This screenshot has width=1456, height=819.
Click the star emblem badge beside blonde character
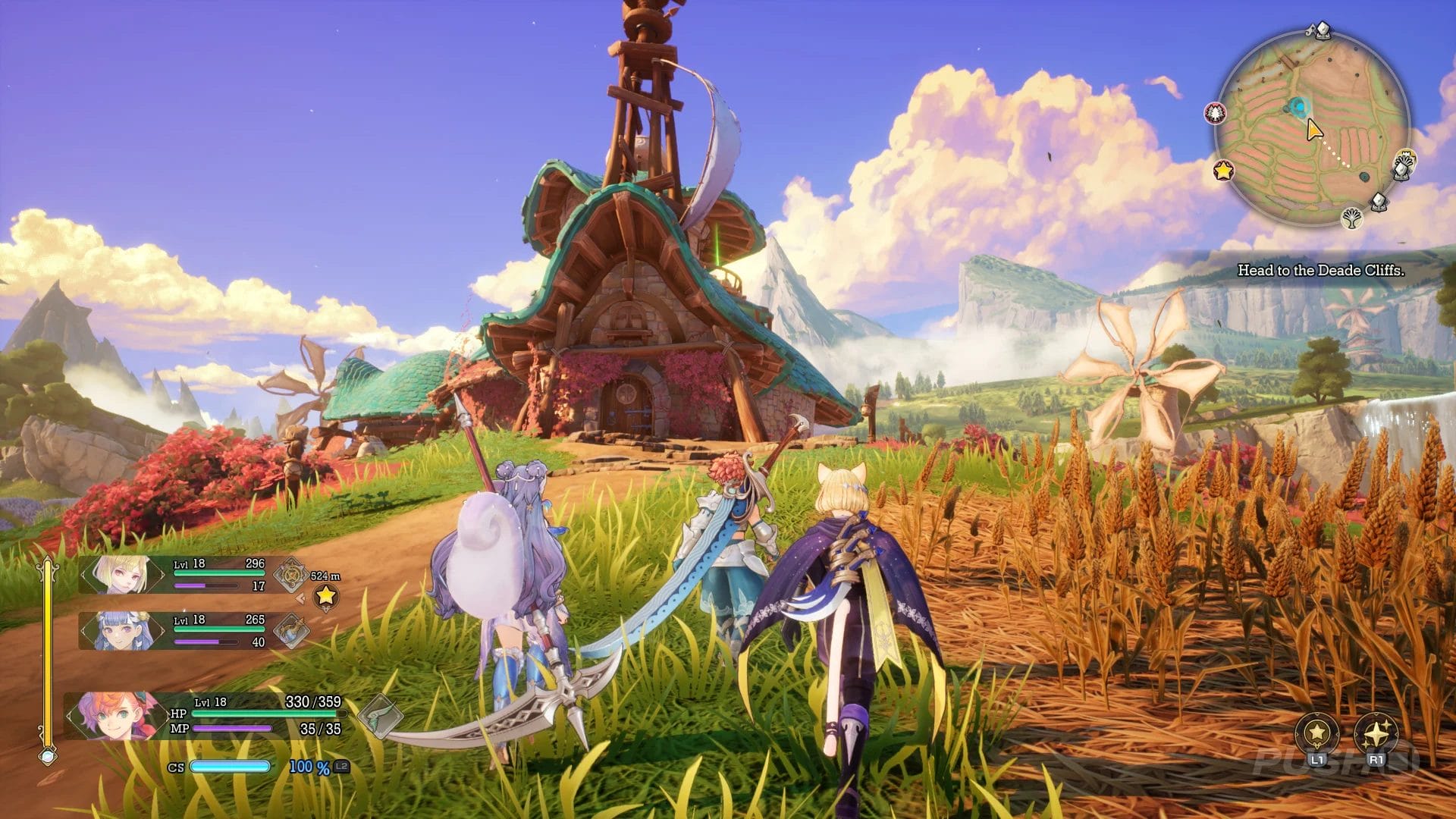click(290, 575)
